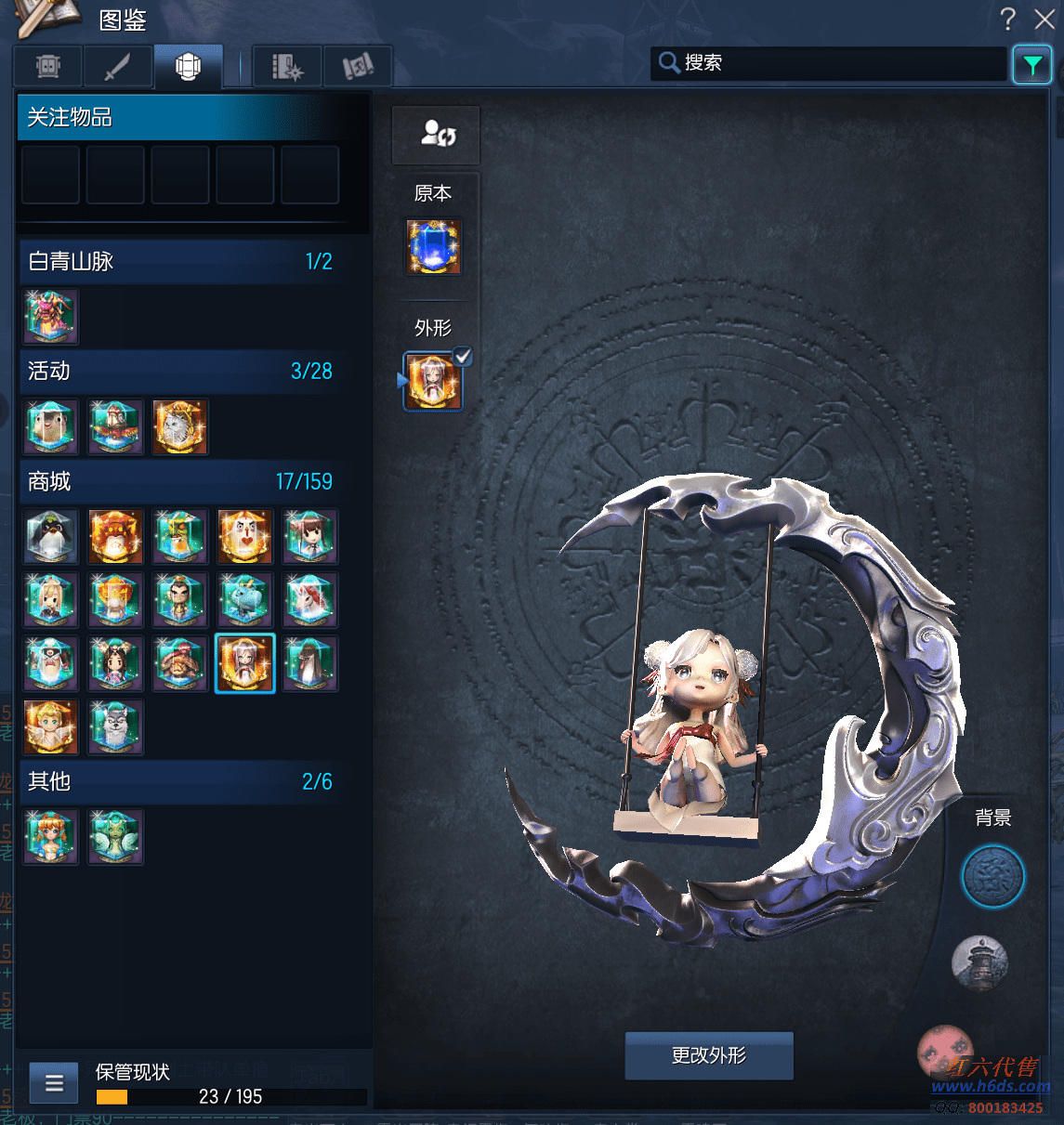The image size is (1064, 1125).
Task: Select the penguin pet in 商城
Action: tap(51, 536)
